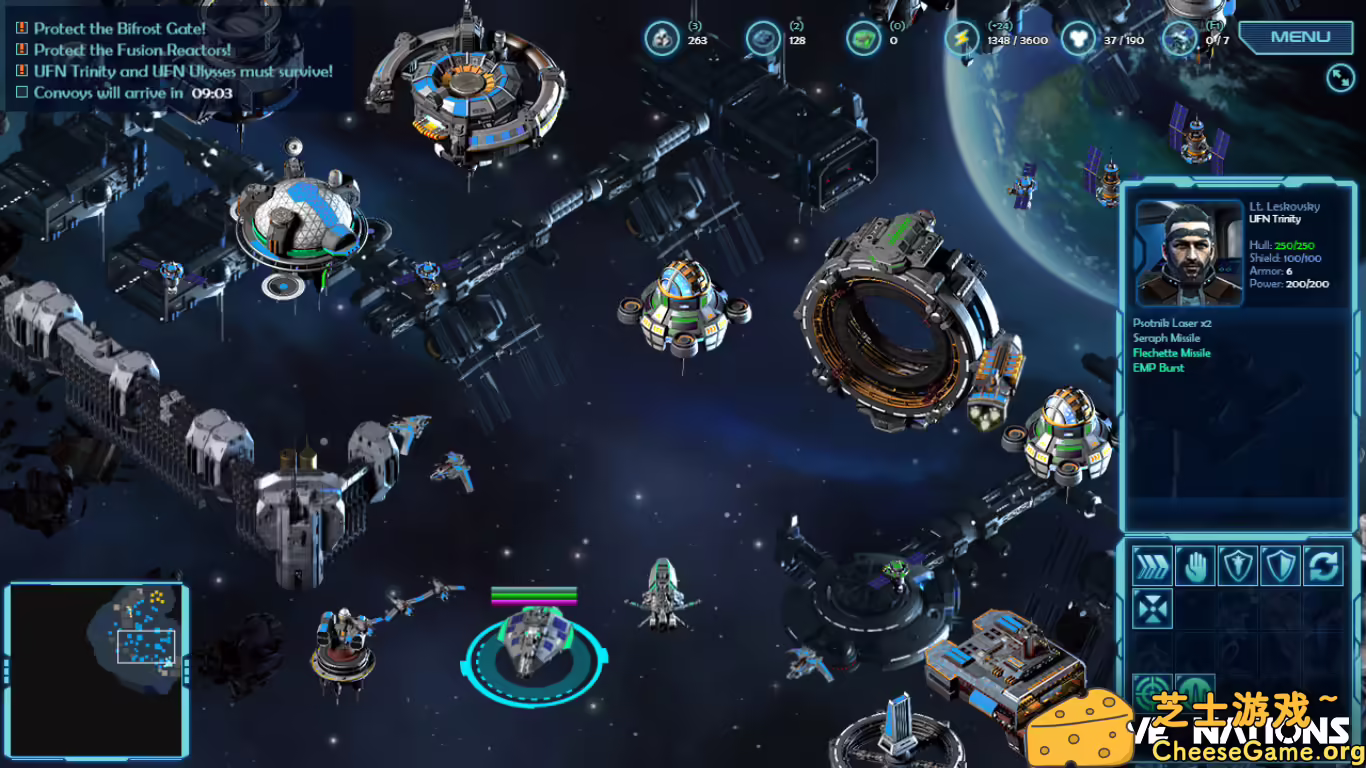Toggle the X-shaped attack stance icon
The image size is (1366, 768).
pyautogui.click(x=1152, y=608)
